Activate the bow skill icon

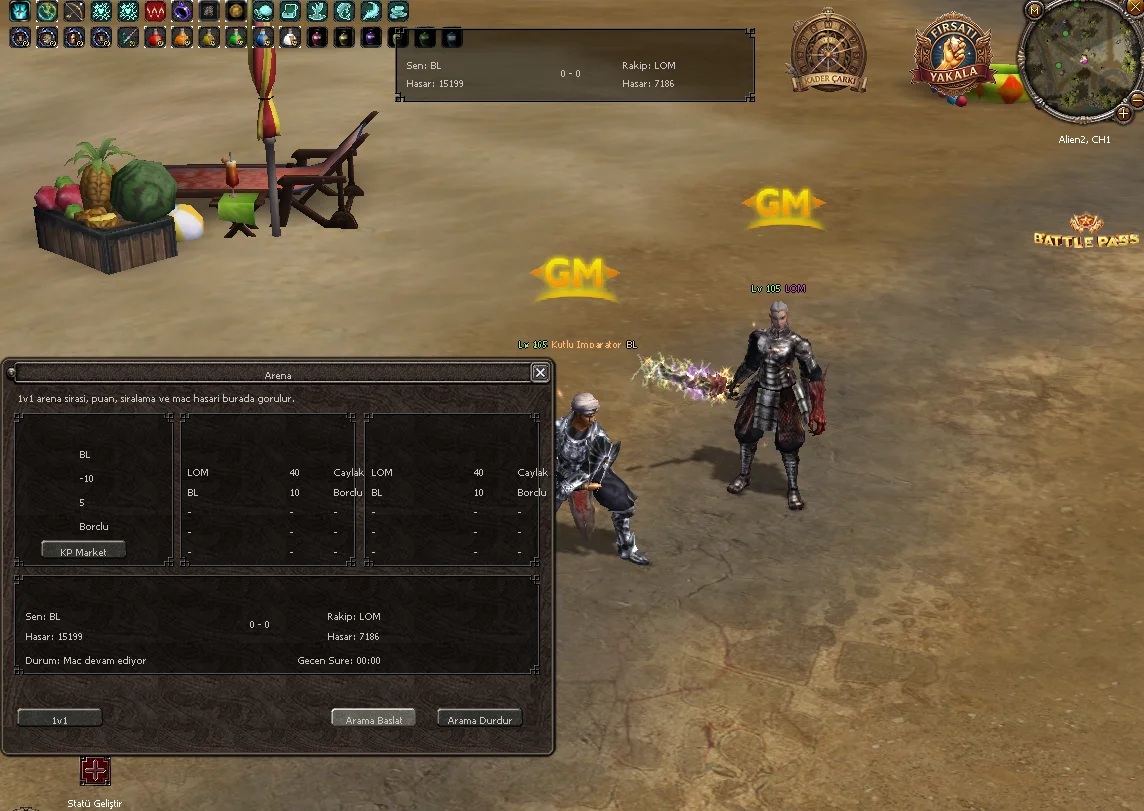click(74, 12)
